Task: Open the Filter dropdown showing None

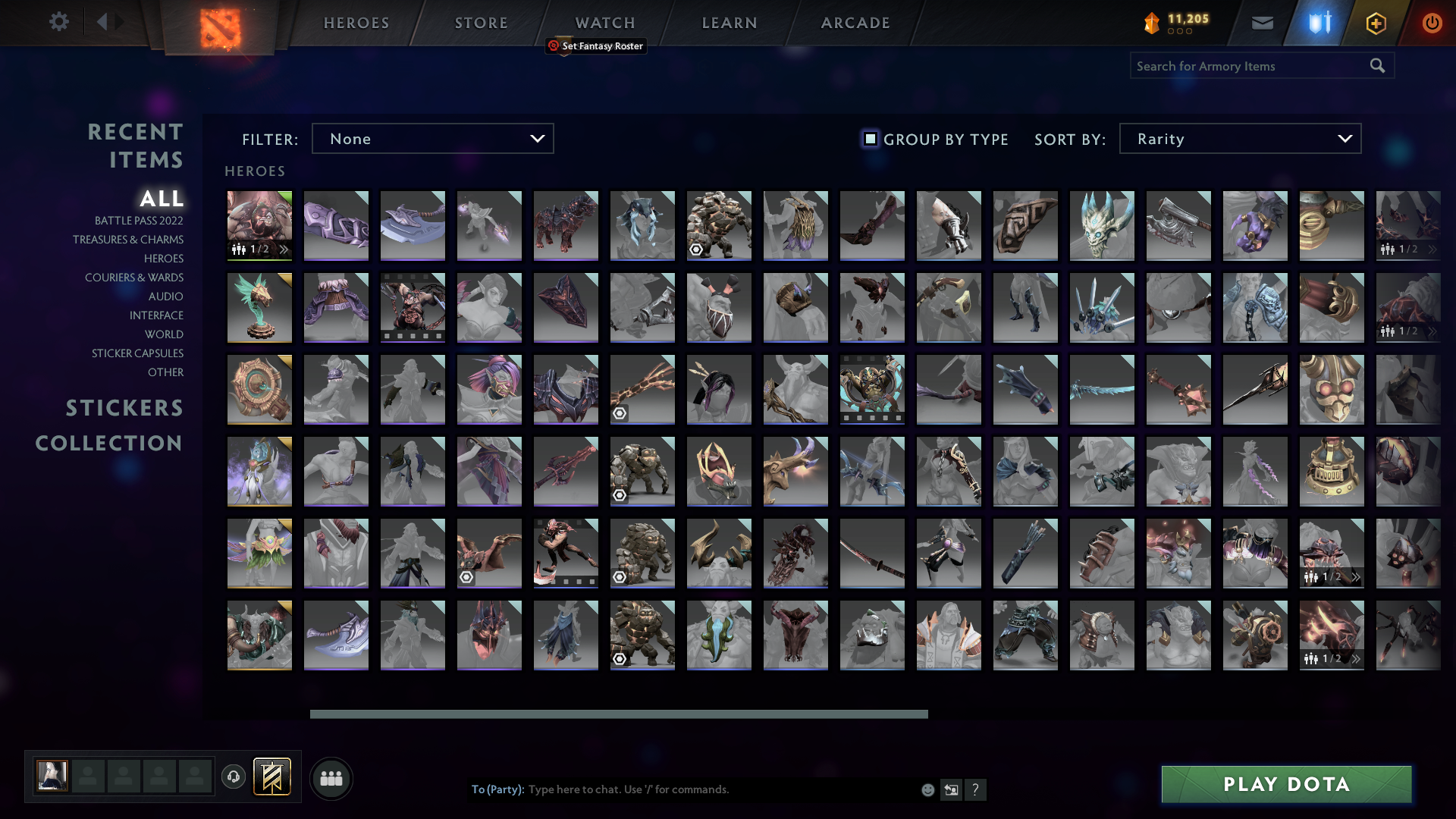Action: pos(432,138)
